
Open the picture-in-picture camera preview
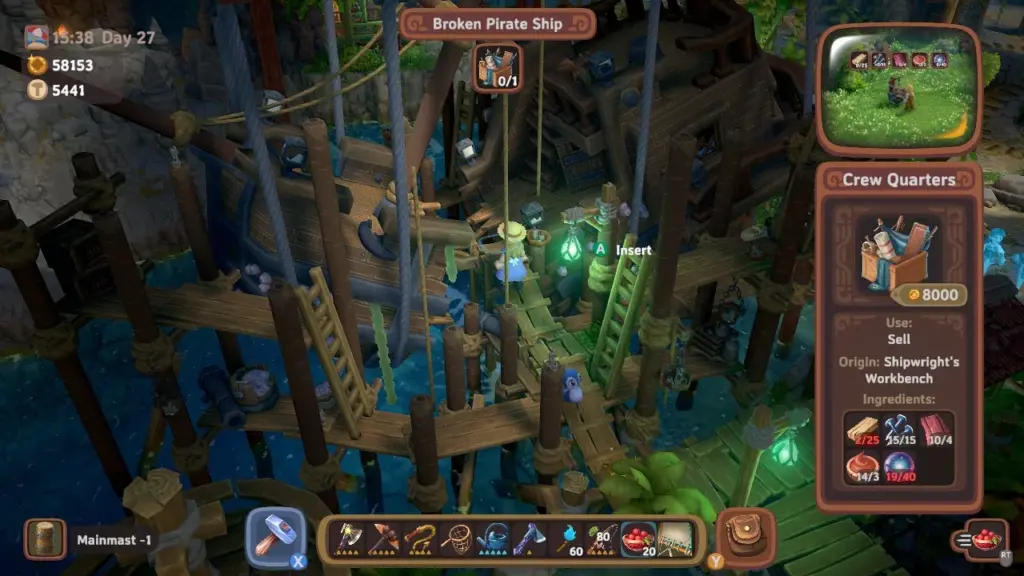[898, 87]
